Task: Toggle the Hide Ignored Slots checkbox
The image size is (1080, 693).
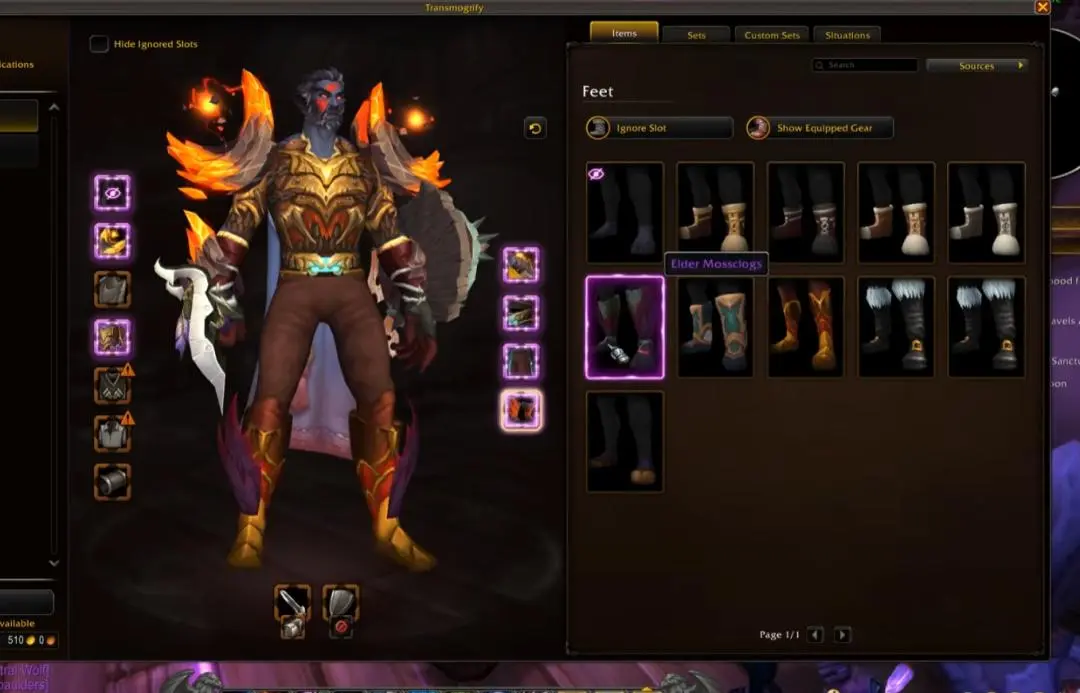Action: click(x=99, y=44)
